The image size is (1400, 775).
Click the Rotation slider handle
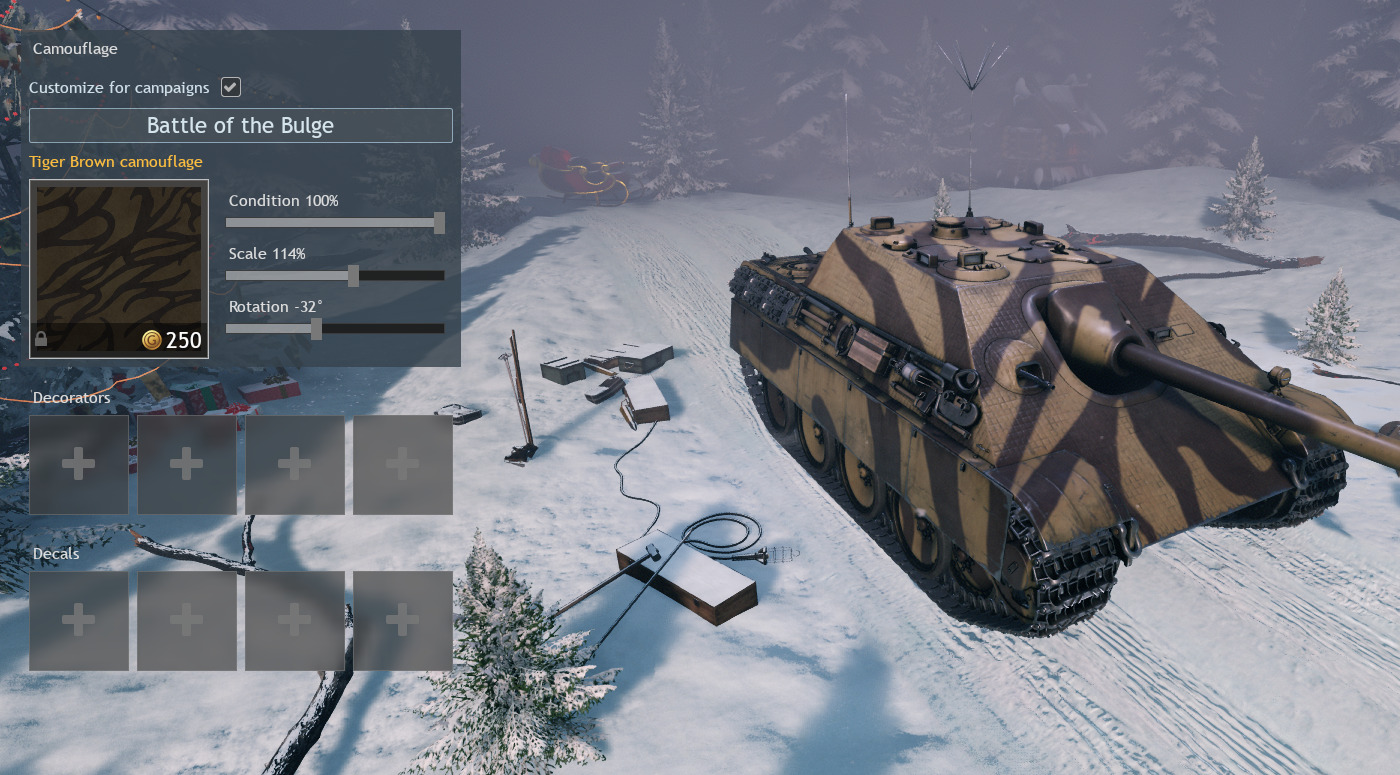point(317,329)
